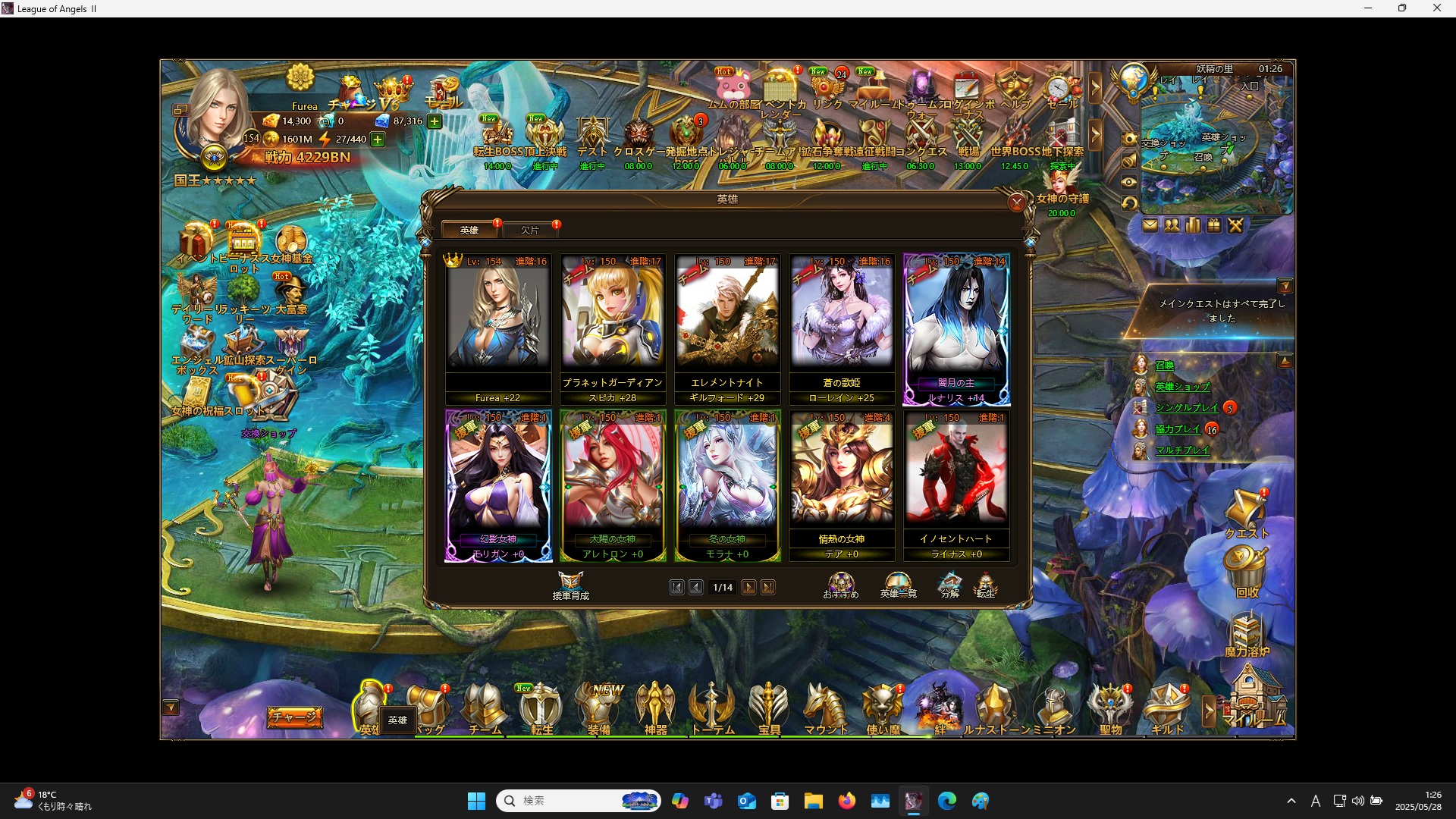Click the next page arrow in hero list
The height and width of the screenshot is (819, 1456).
[749, 587]
